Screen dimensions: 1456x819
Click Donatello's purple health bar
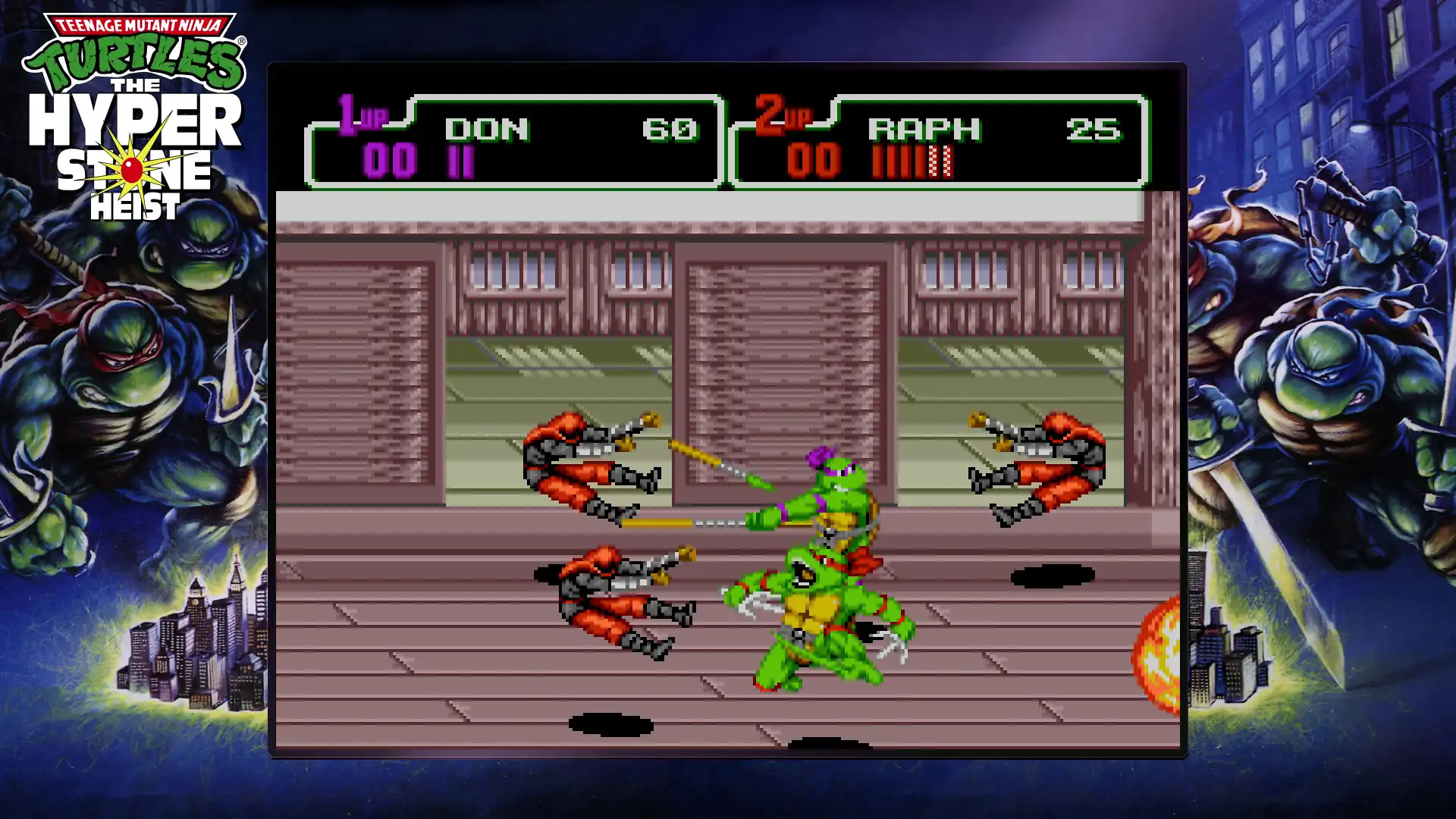coord(460,162)
